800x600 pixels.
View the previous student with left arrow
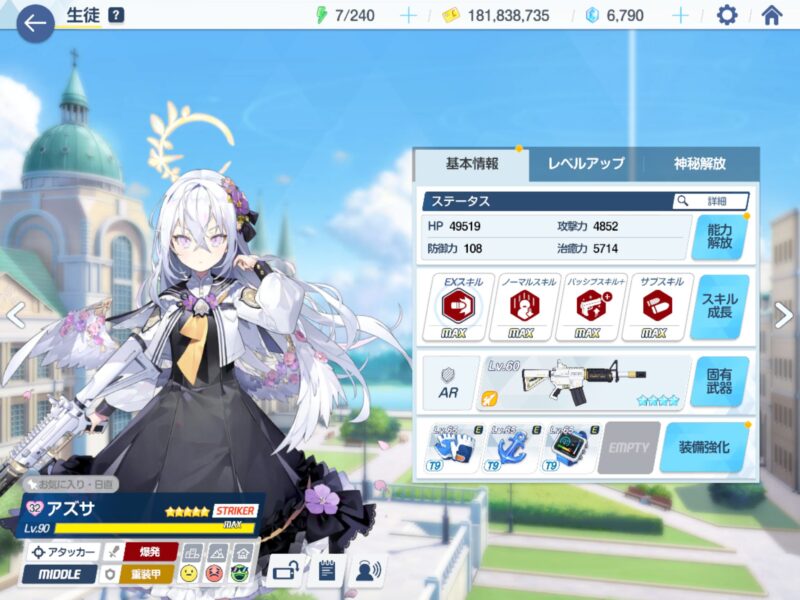pos(14,316)
